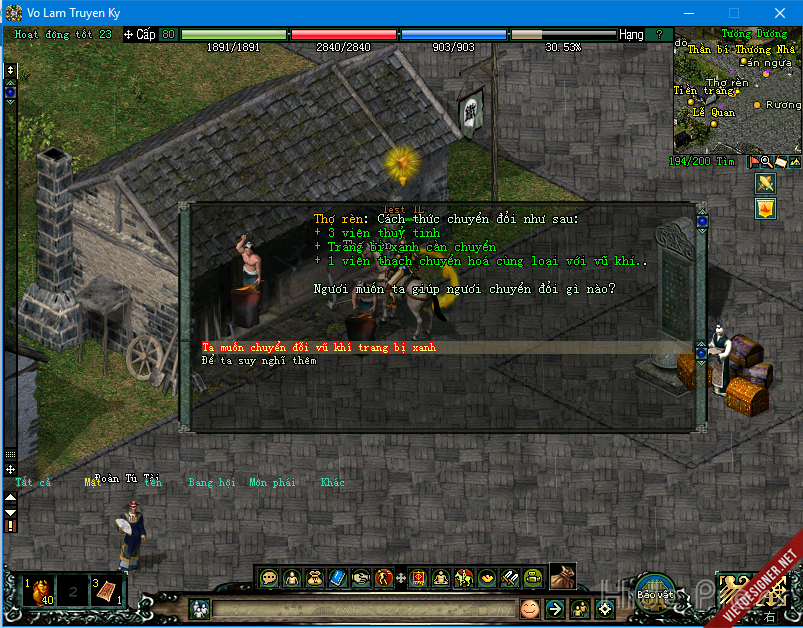Use the red scroll in quick slot 3

[x=107, y=589]
